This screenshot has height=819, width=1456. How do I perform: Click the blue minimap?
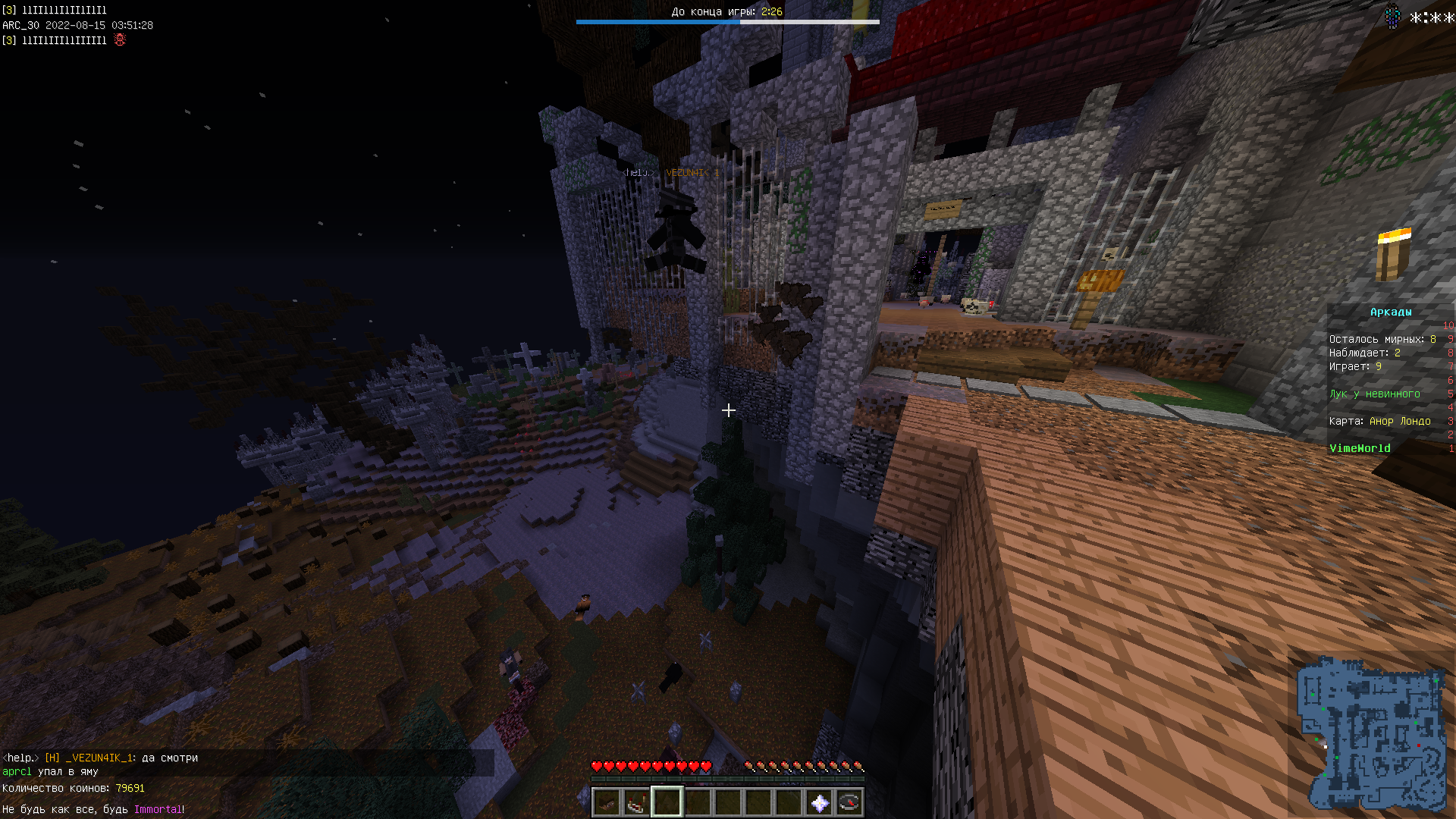1371,733
